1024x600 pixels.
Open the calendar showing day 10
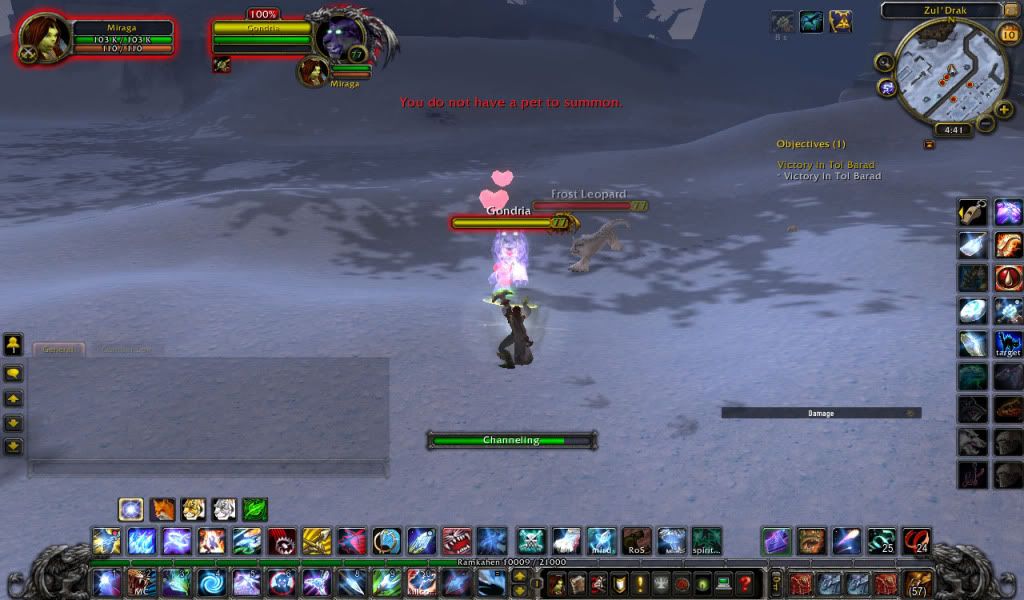(1007, 34)
